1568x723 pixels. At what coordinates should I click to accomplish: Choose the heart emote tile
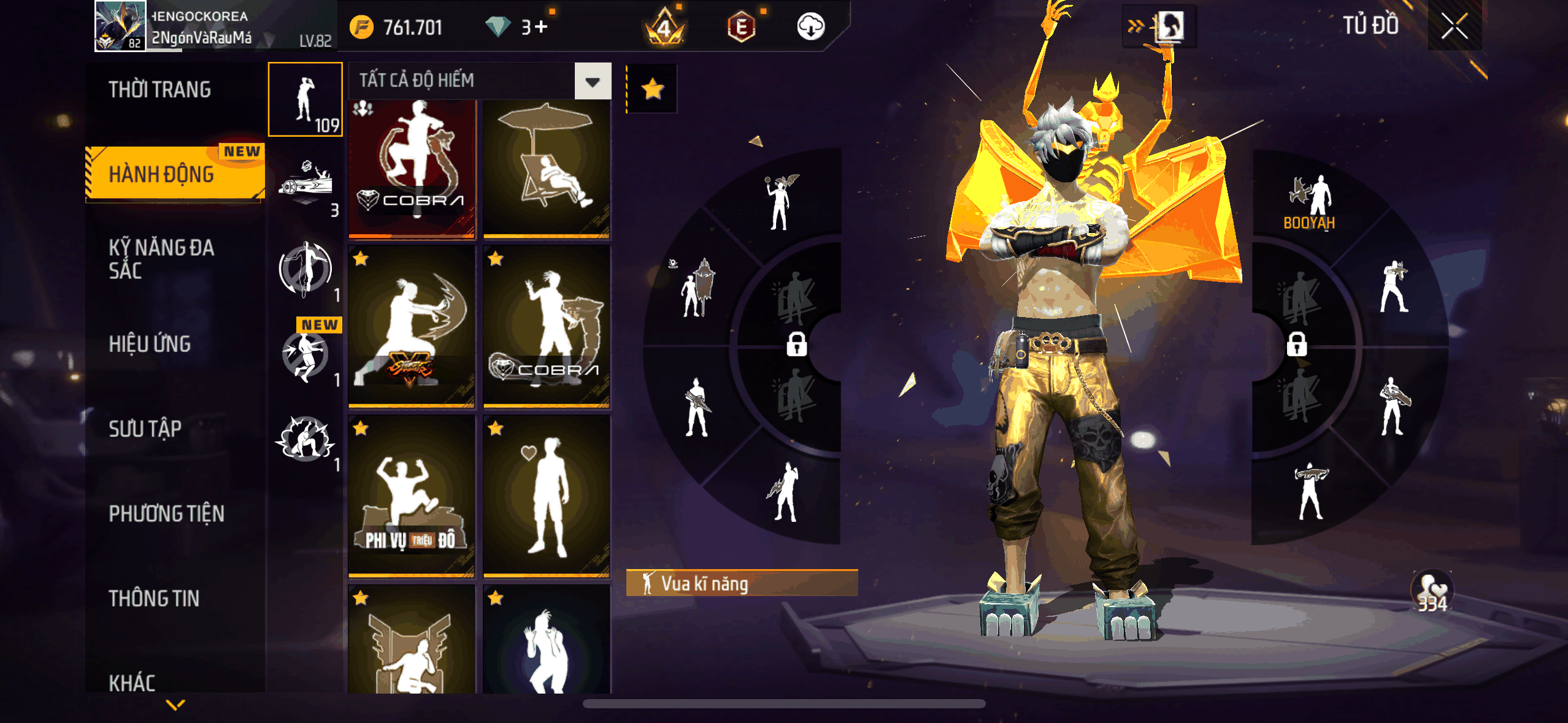547,495
